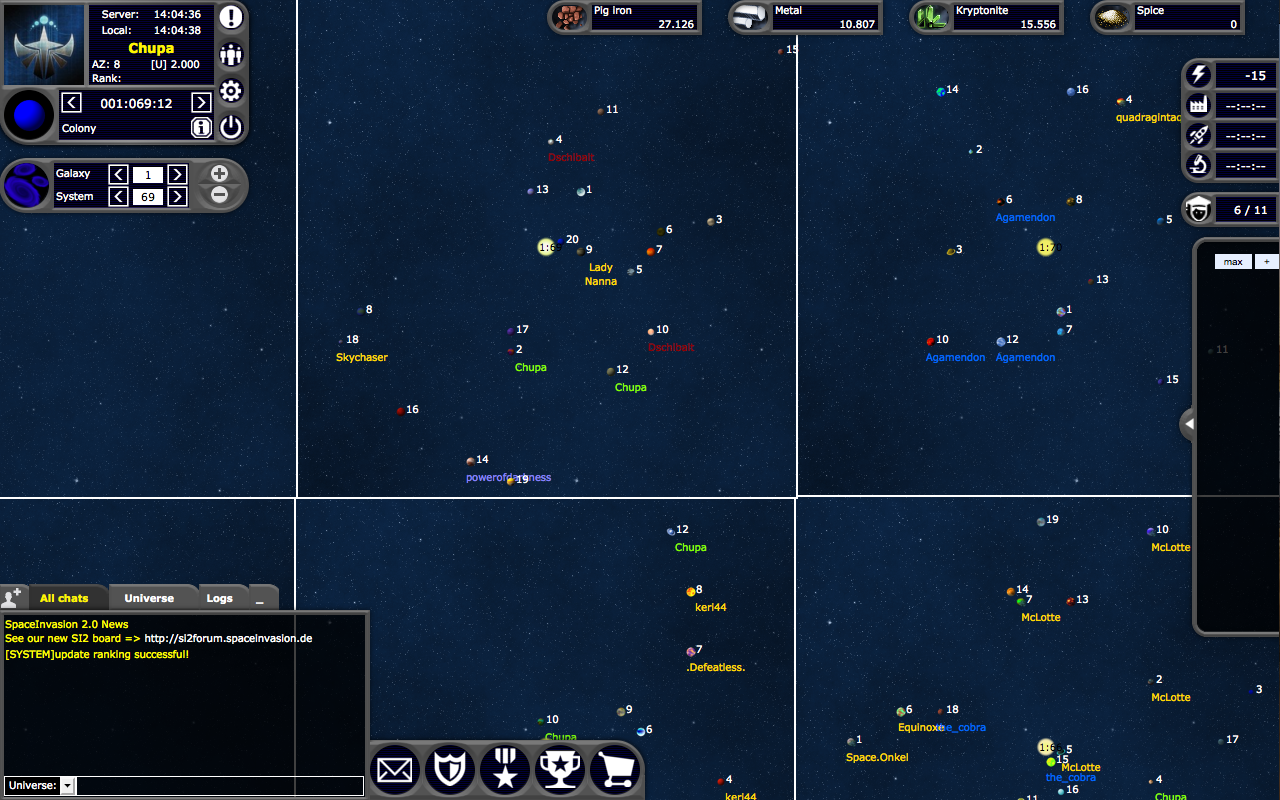Viewport: 1280px width, 800px height.
Task: Open the microscope research icon
Action: (x=1197, y=165)
